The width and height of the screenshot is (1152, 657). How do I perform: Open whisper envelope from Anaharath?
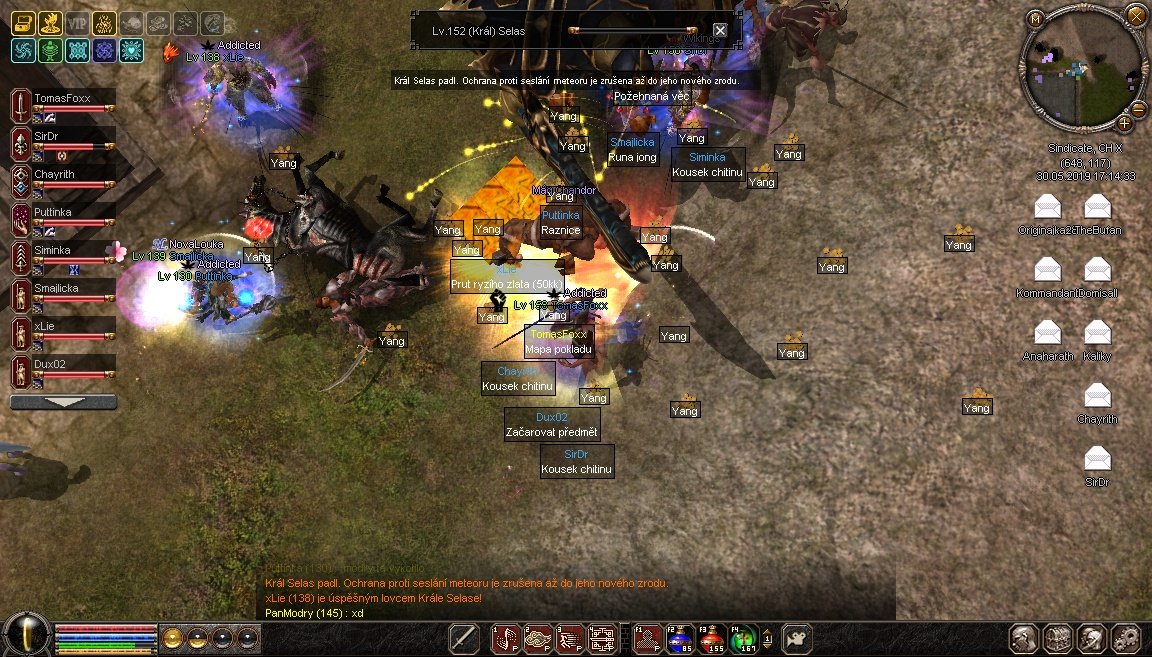pyautogui.click(x=1047, y=333)
